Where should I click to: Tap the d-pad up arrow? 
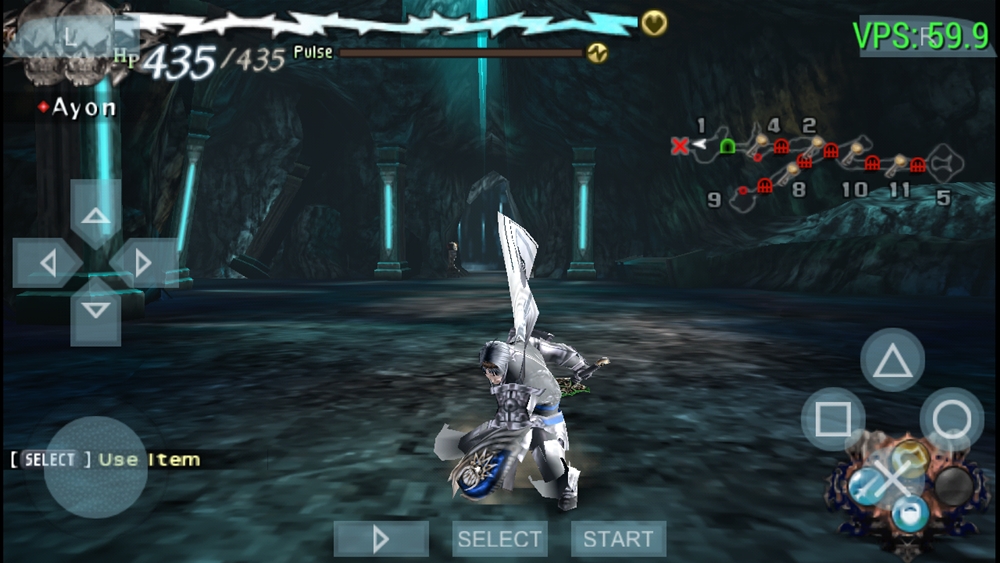click(96, 215)
